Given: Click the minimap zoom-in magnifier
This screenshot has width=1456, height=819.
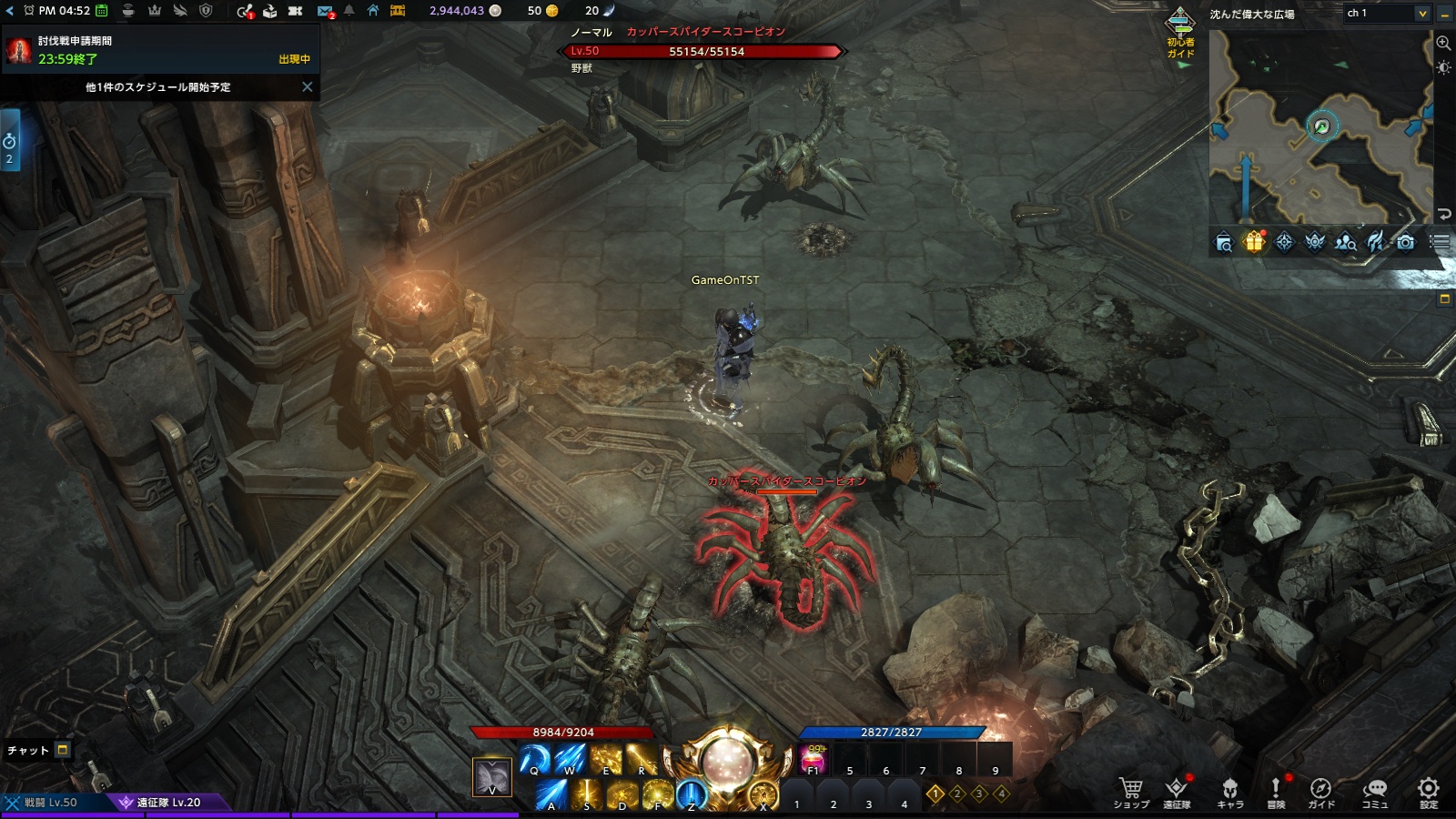Looking at the screenshot, I should pos(1443,43).
